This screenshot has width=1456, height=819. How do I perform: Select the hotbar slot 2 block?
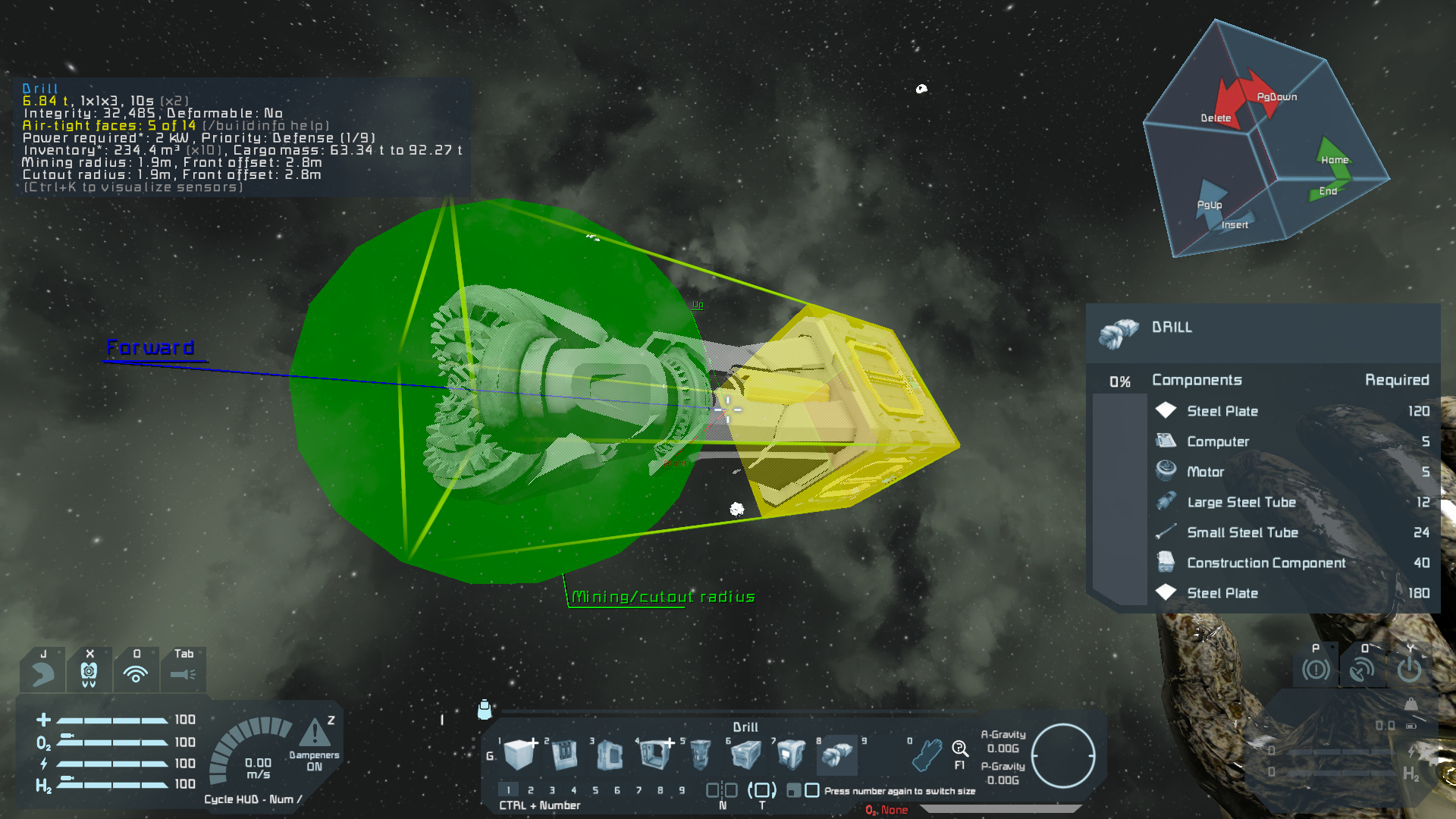(x=564, y=755)
